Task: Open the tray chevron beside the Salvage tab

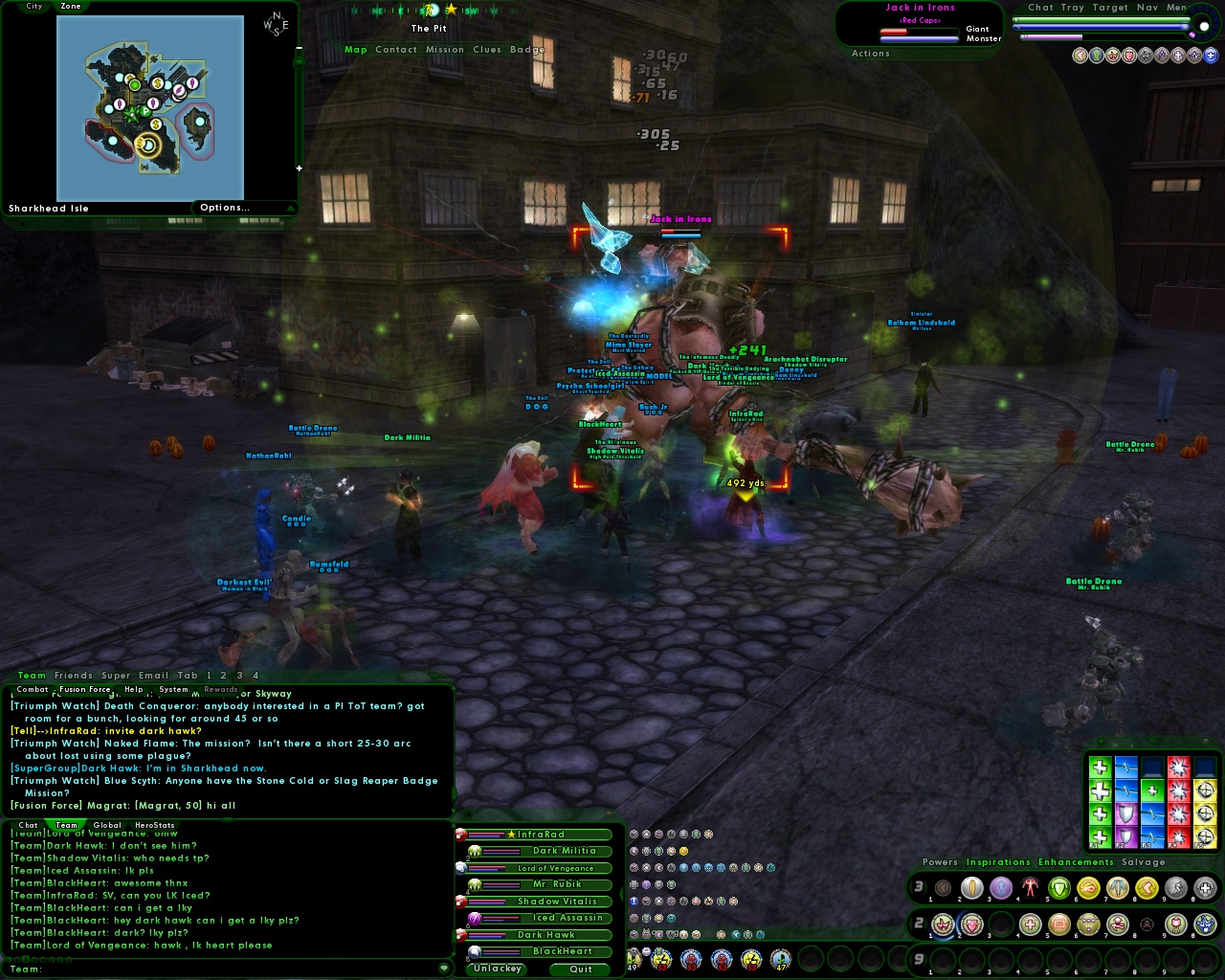Action: (1179, 862)
